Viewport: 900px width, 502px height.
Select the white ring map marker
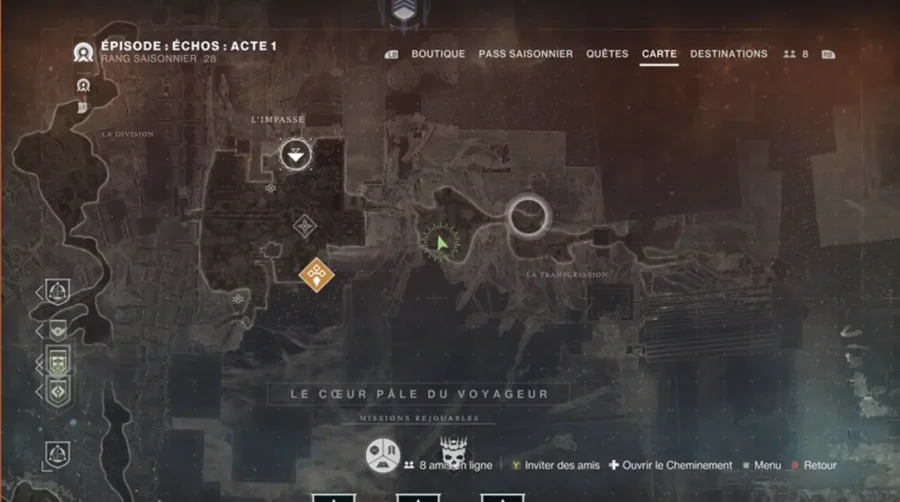(x=528, y=214)
